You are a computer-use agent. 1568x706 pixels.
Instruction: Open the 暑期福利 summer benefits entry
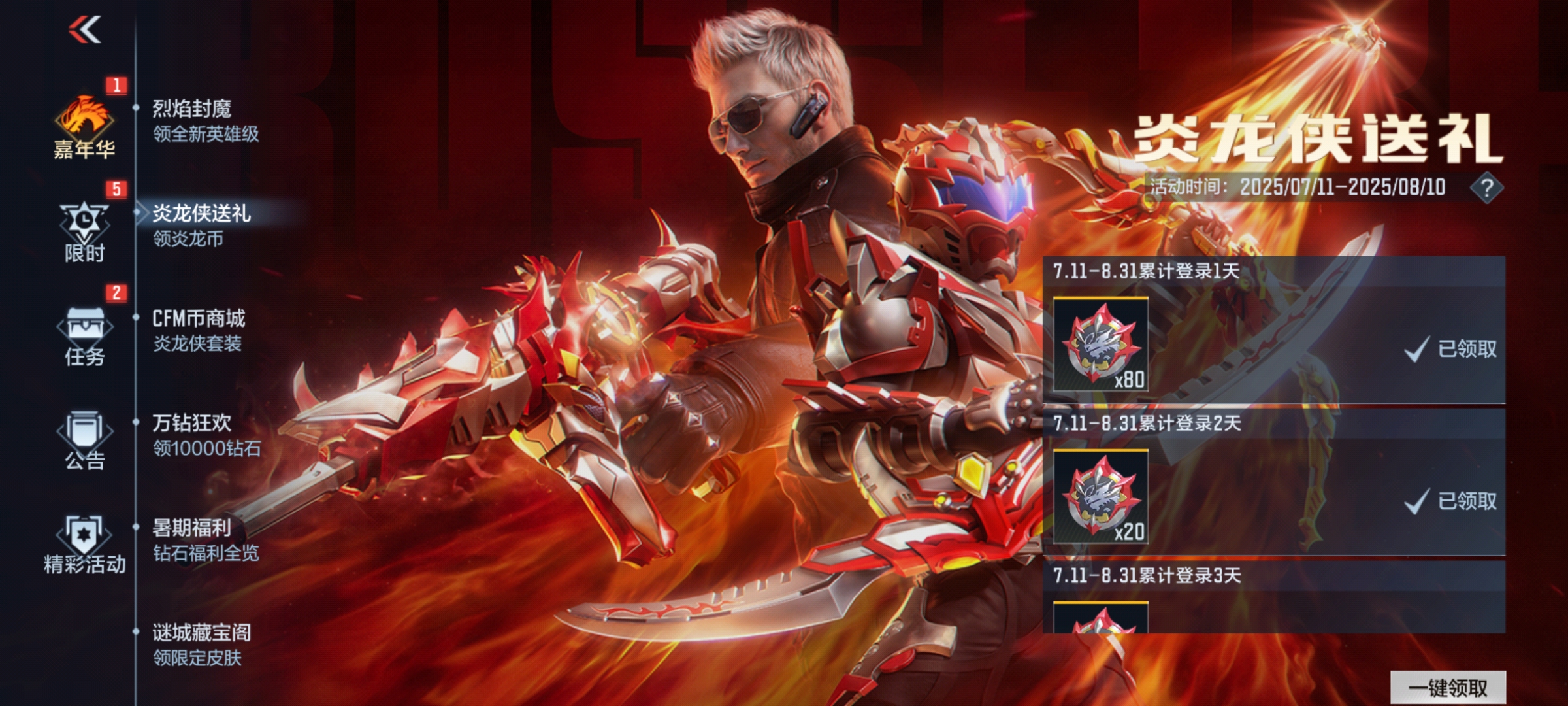coord(205,539)
